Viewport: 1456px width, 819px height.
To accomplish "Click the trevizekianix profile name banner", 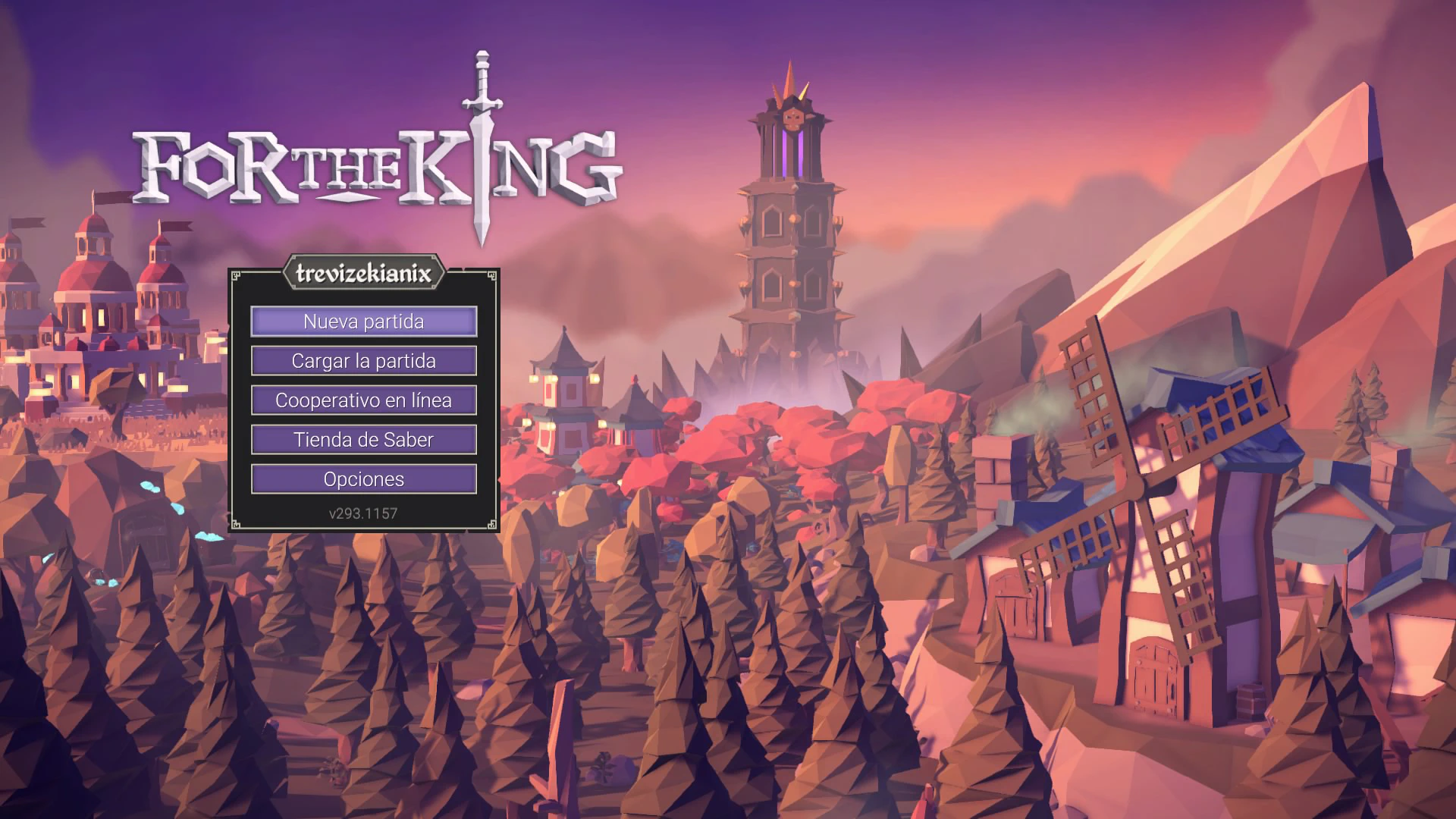I will coord(363,273).
